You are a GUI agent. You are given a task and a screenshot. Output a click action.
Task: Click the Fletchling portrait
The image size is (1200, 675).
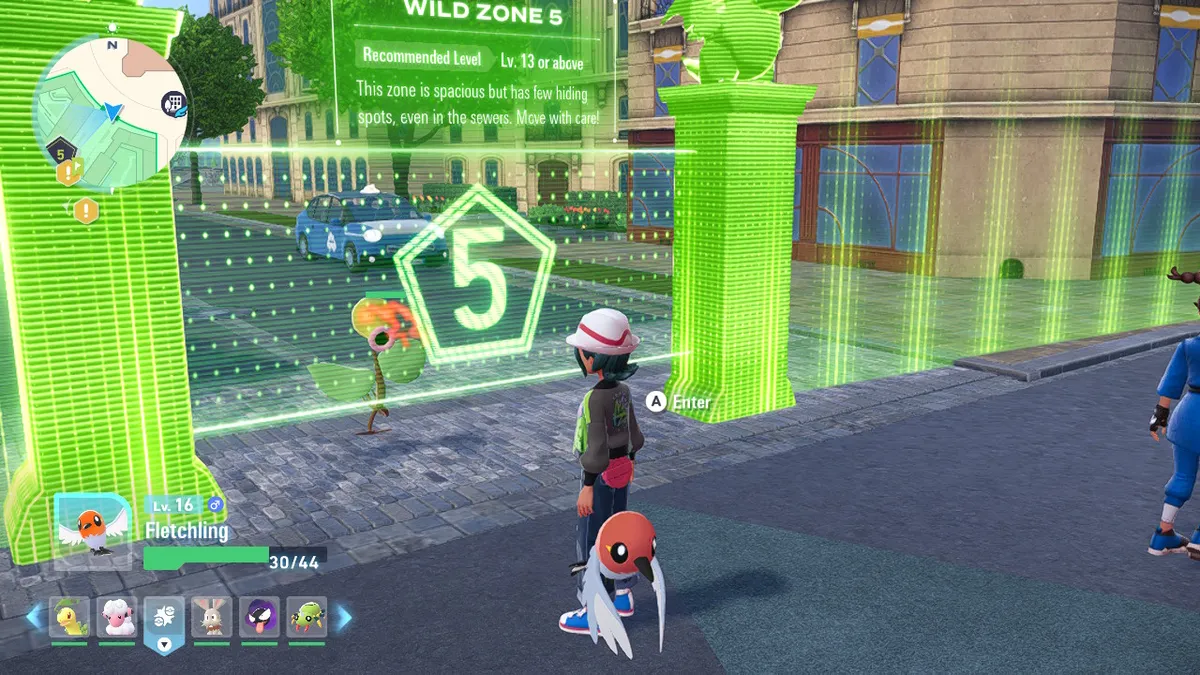[x=92, y=531]
